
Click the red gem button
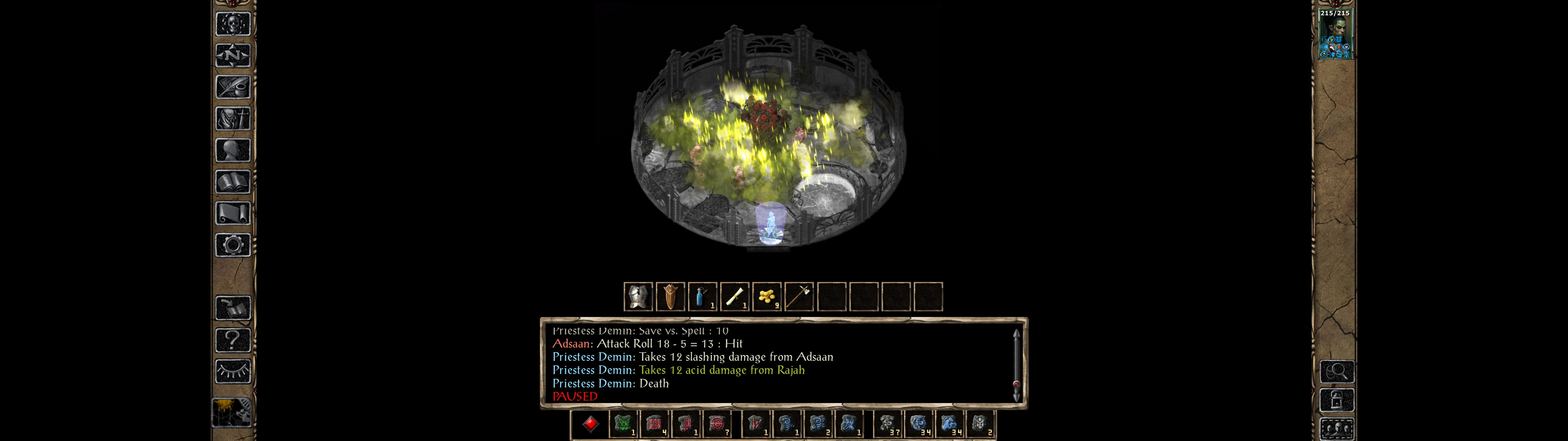(590, 424)
